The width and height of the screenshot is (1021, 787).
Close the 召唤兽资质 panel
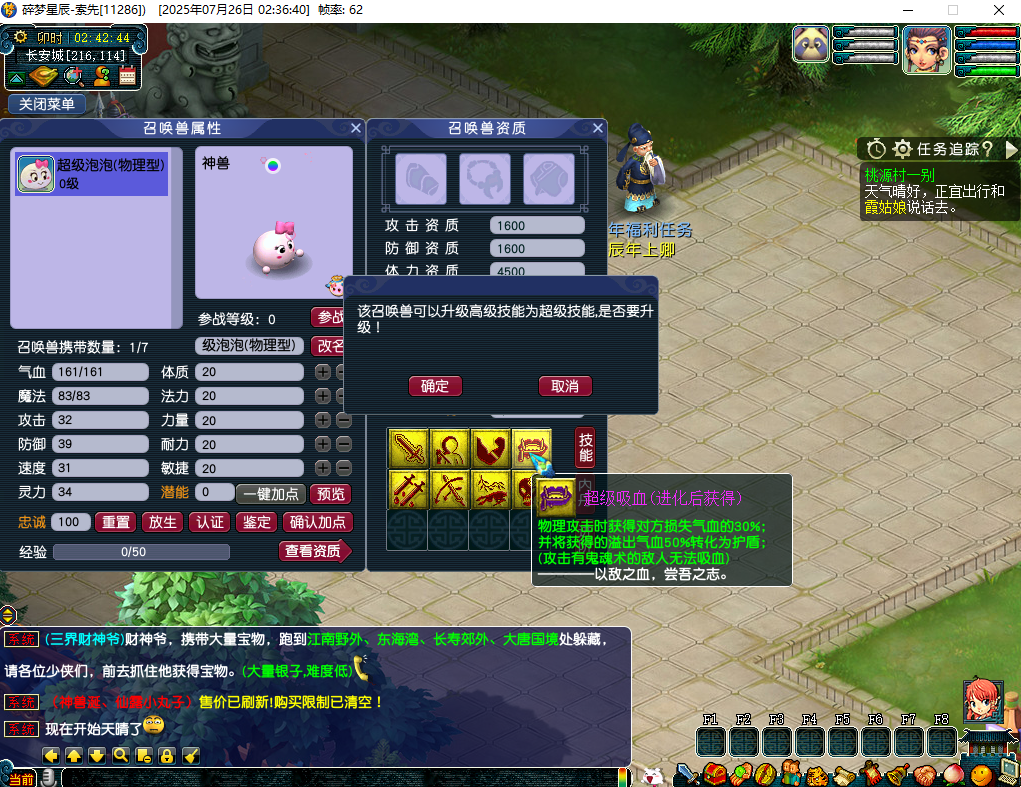[598, 128]
